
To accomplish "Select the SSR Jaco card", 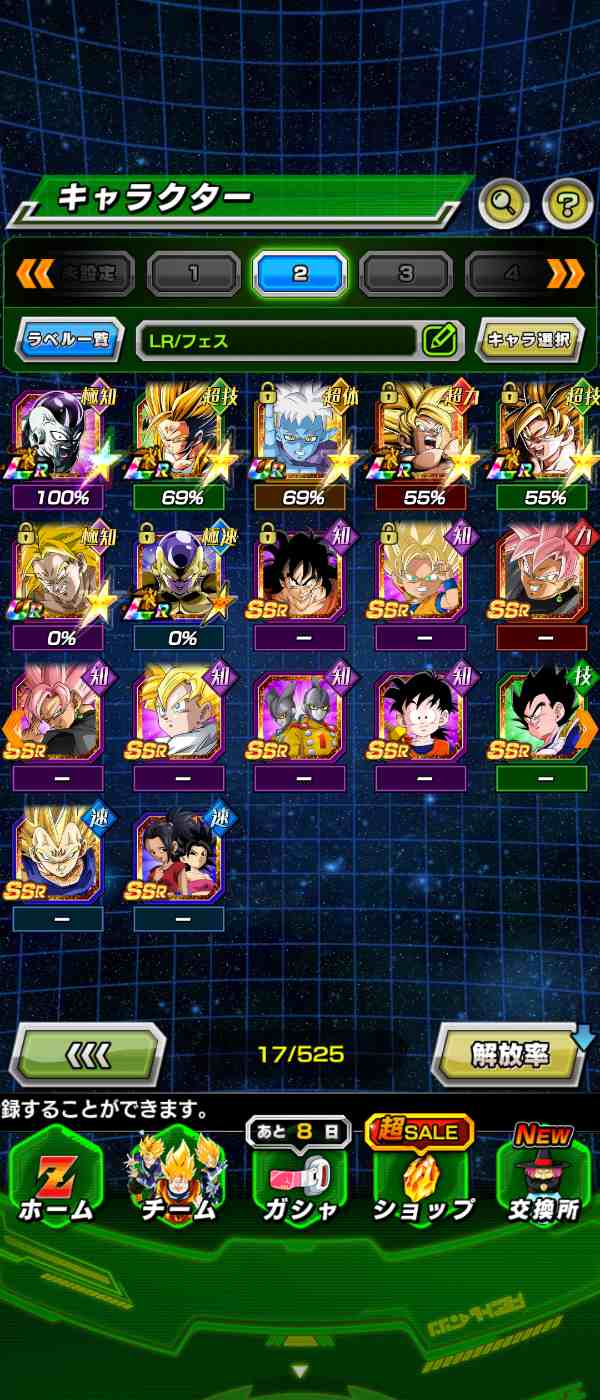I will point(300,718).
